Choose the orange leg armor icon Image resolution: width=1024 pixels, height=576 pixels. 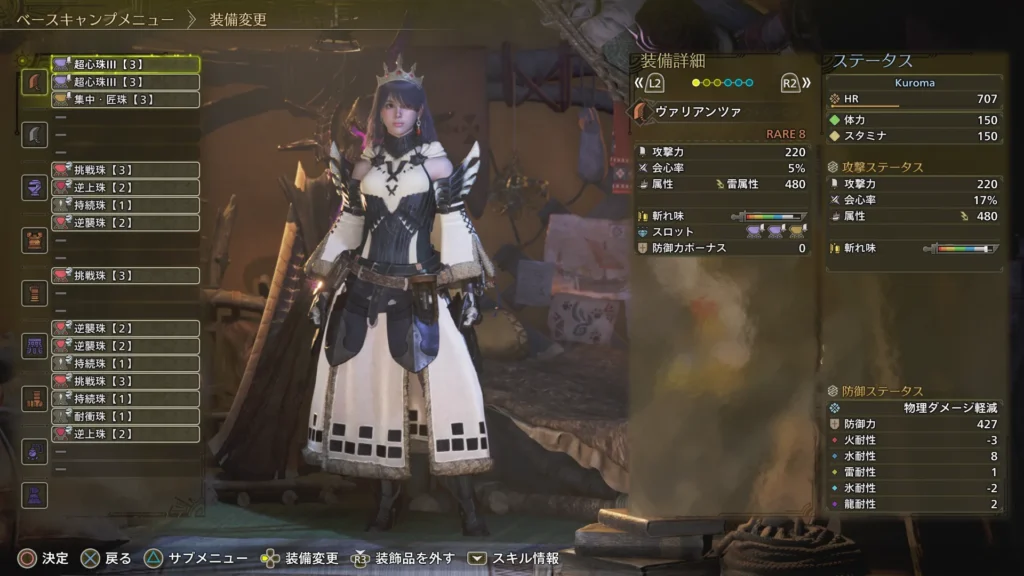pyautogui.click(x=35, y=399)
